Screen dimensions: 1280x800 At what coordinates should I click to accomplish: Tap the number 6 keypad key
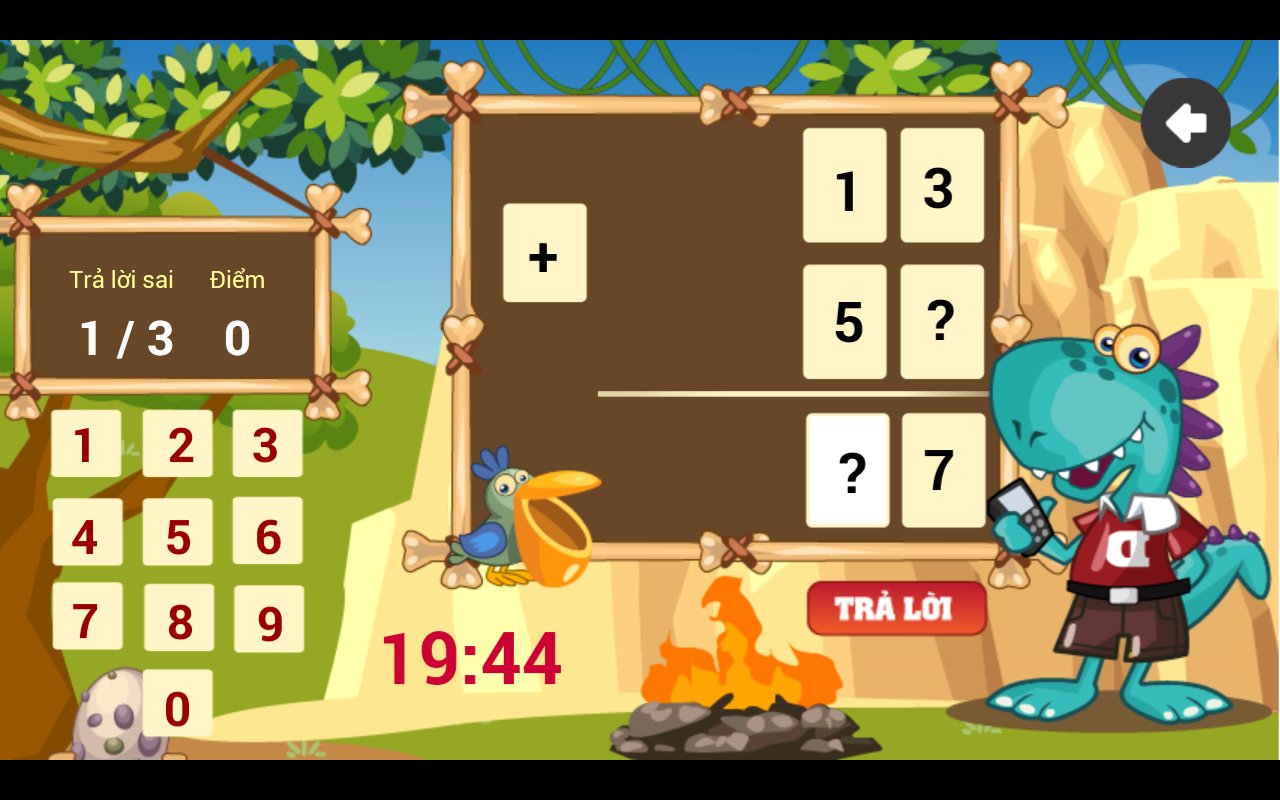[268, 533]
